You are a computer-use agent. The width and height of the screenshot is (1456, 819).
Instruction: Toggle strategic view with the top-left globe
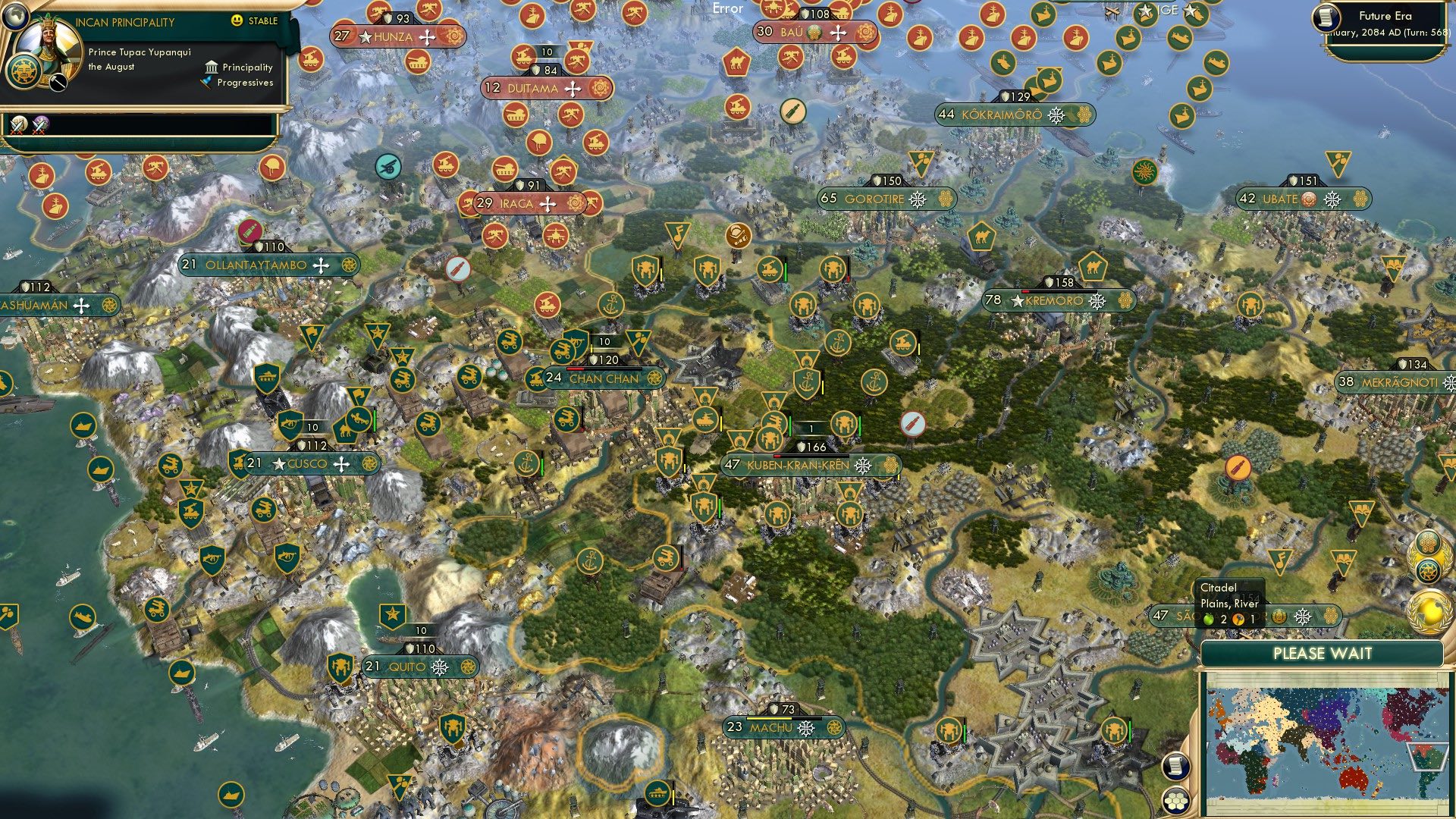16,19
